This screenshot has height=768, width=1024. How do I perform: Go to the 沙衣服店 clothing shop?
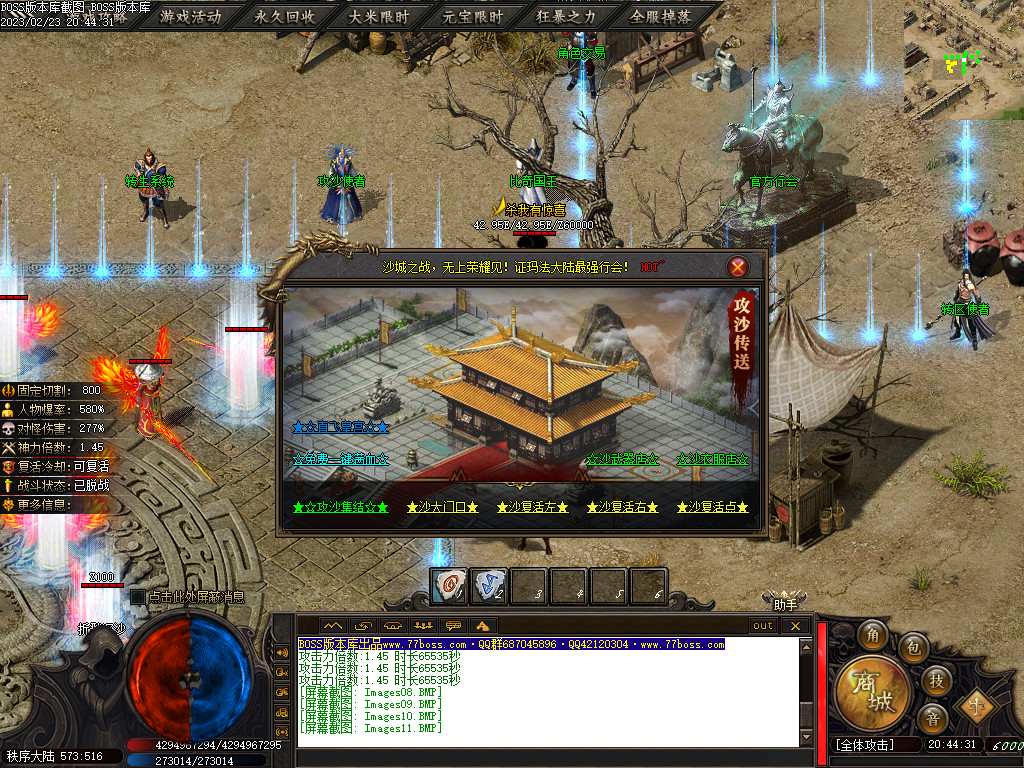tap(712, 459)
